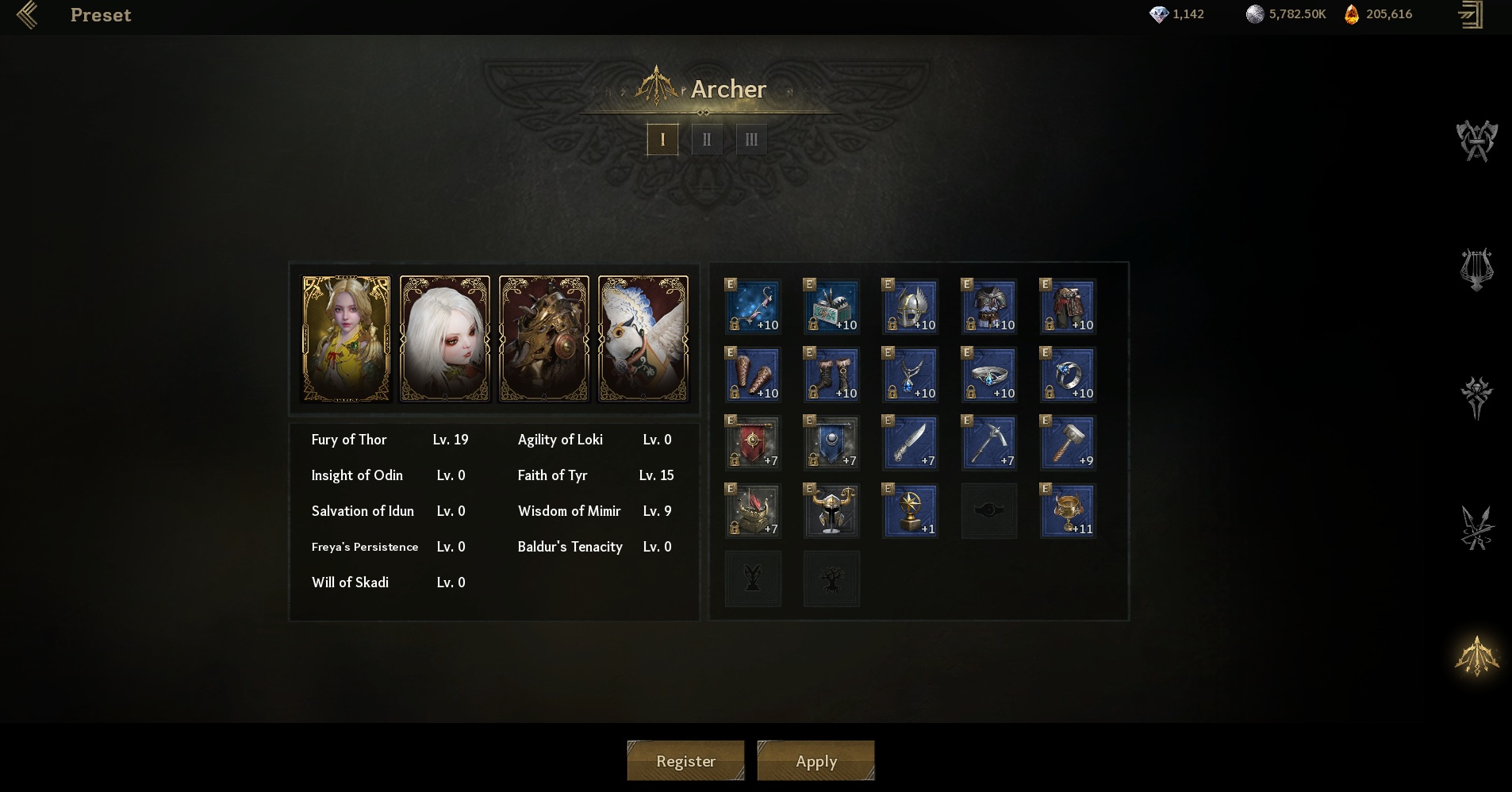This screenshot has height=792, width=1512.
Task: Select the blonde girl avatar card
Action: (347, 339)
